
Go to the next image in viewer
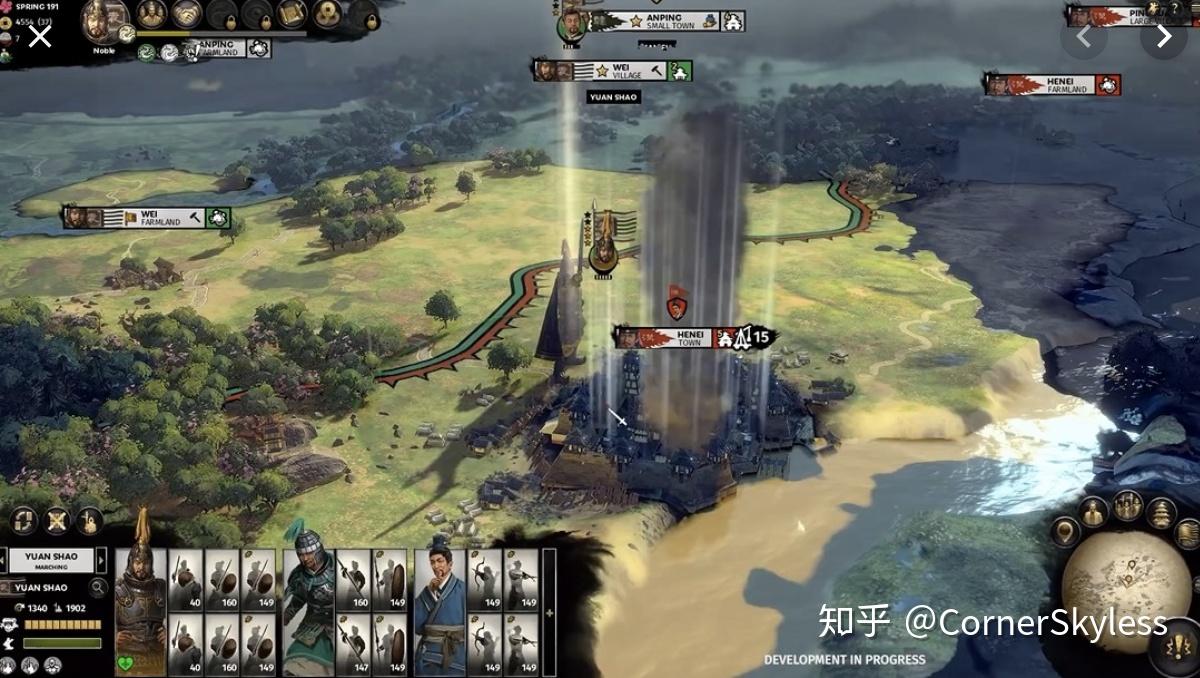(x=1163, y=37)
